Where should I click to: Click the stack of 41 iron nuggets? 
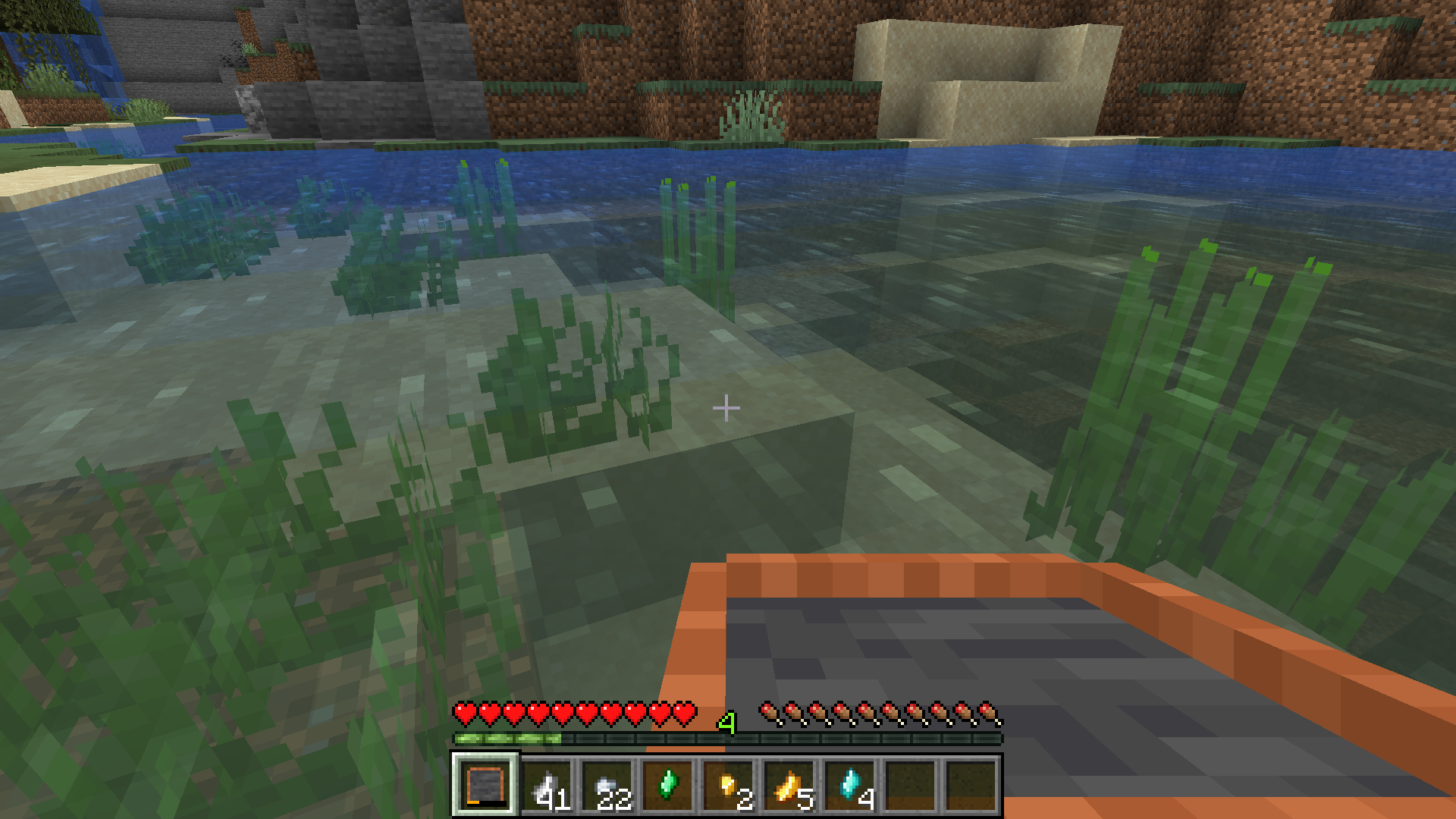[548, 789]
